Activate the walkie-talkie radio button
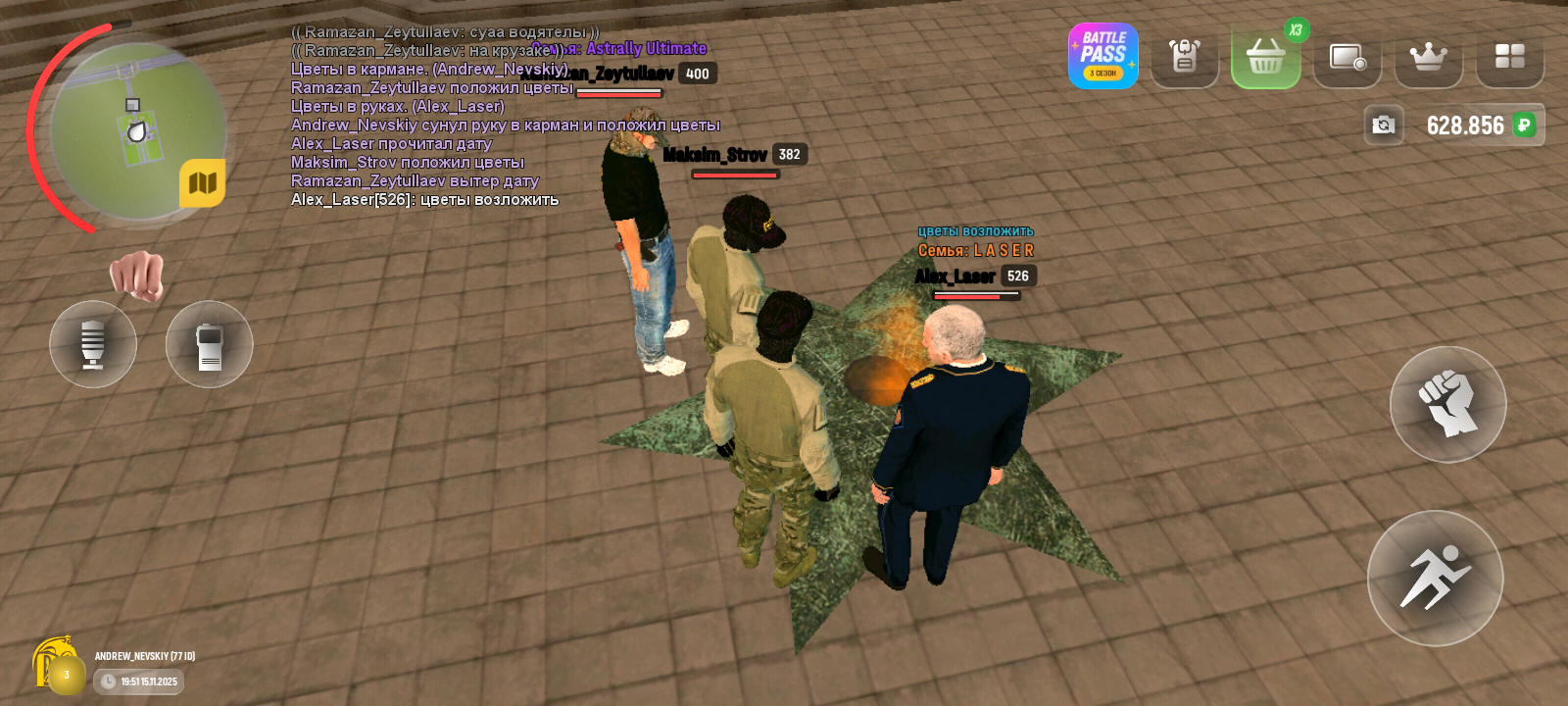The height and width of the screenshot is (706, 1568). [x=209, y=344]
